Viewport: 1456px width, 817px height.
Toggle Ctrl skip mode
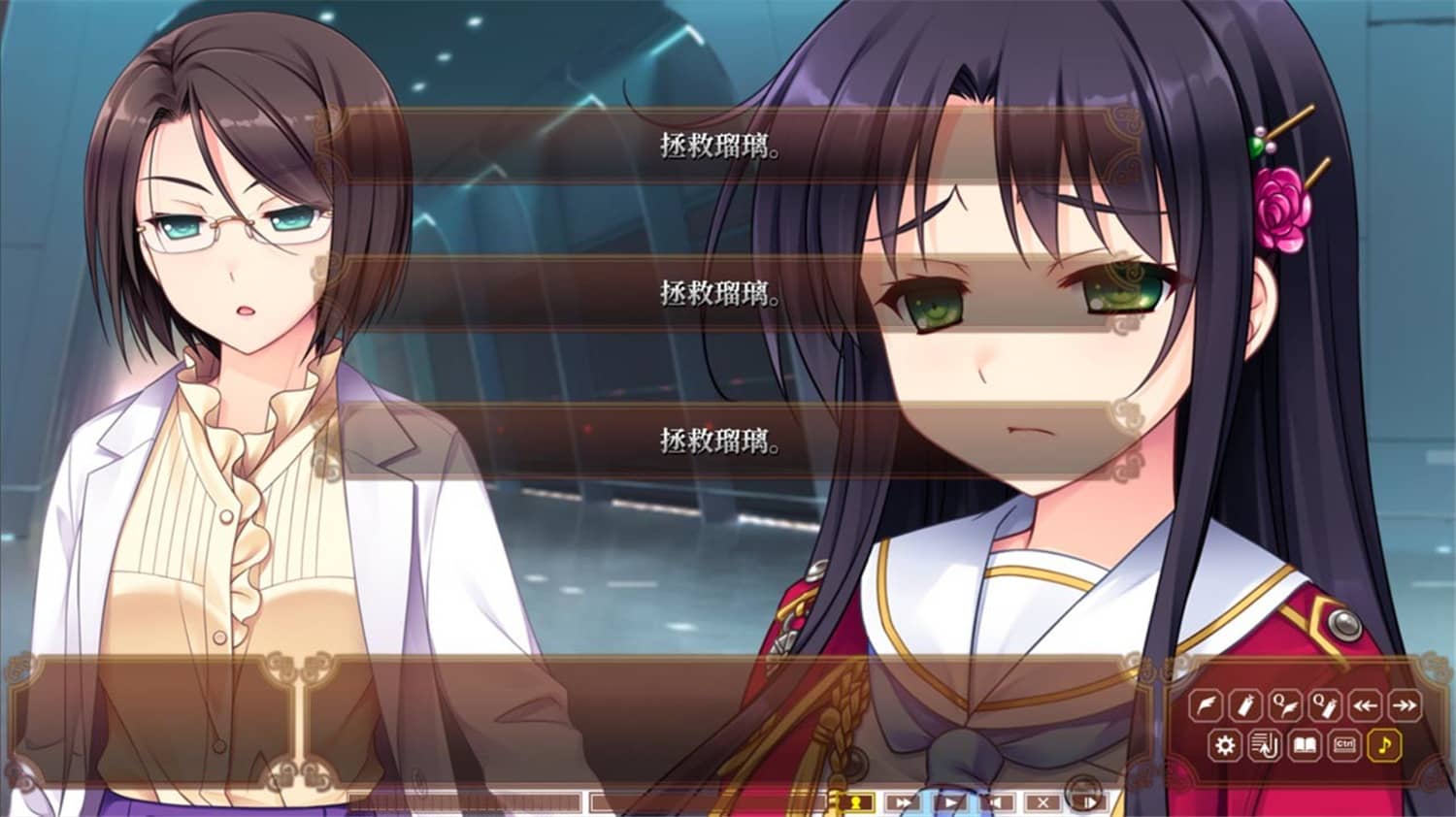point(1345,745)
